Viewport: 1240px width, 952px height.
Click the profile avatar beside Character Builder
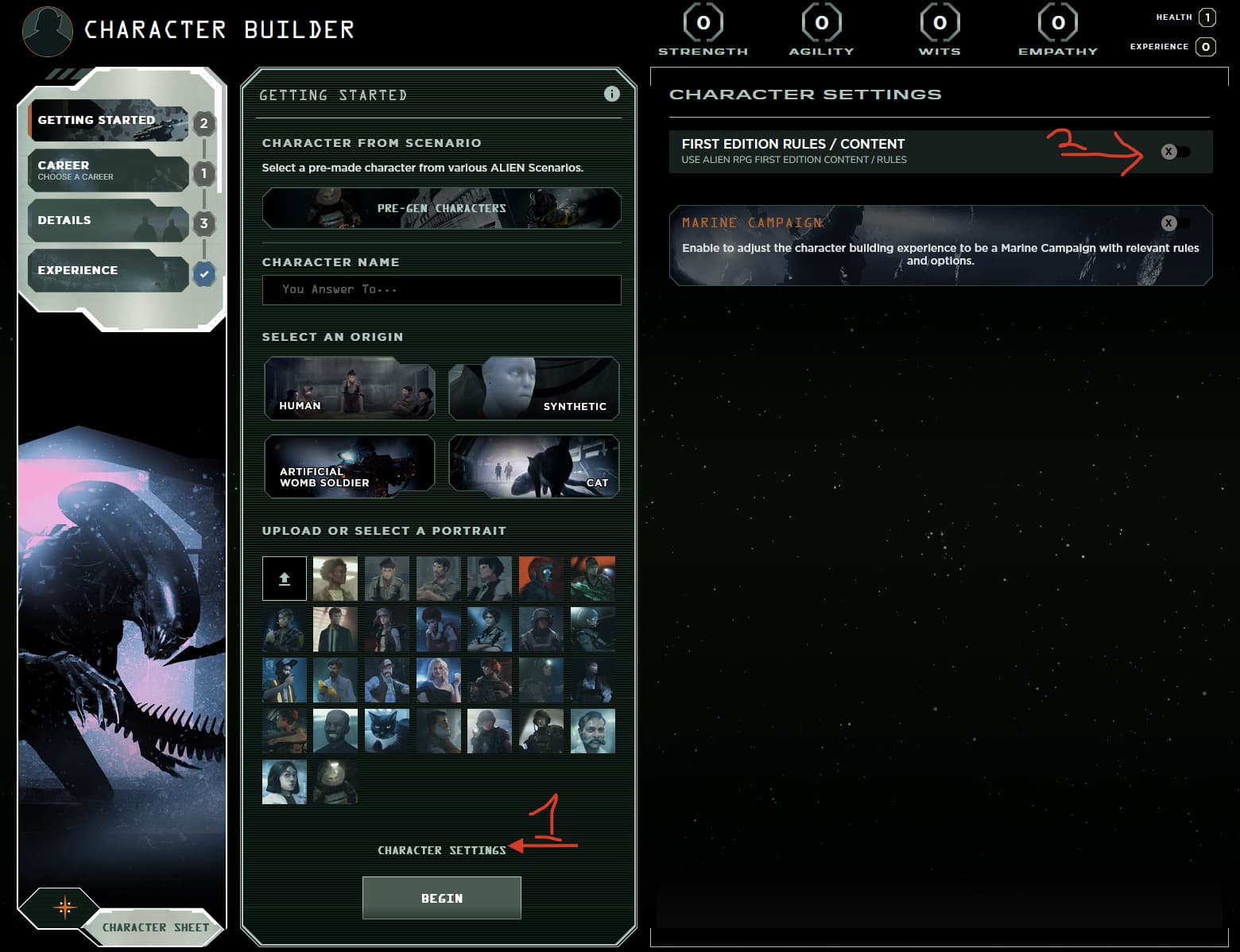pos(48,31)
